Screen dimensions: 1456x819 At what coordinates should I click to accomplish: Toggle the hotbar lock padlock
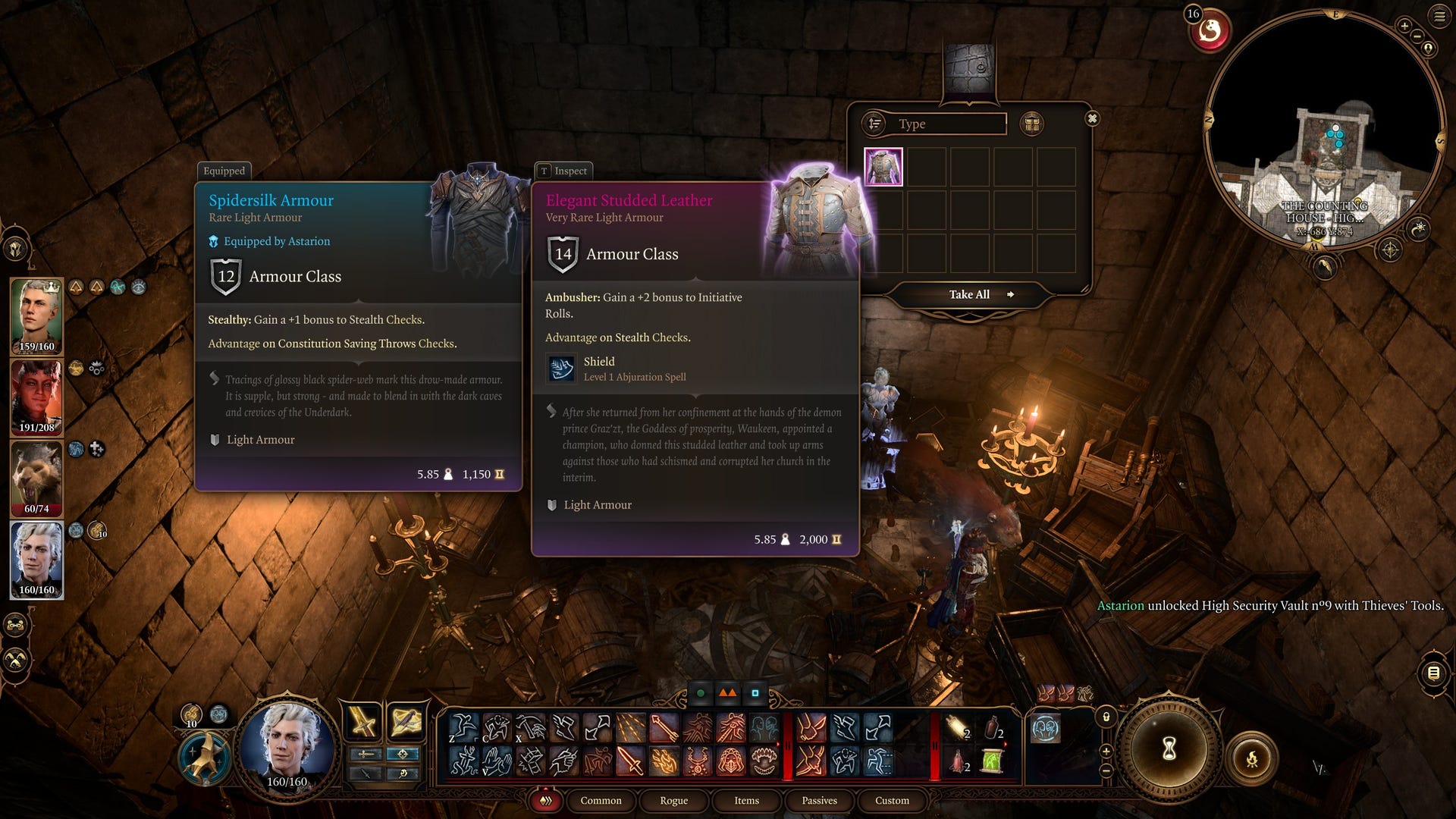click(1106, 717)
